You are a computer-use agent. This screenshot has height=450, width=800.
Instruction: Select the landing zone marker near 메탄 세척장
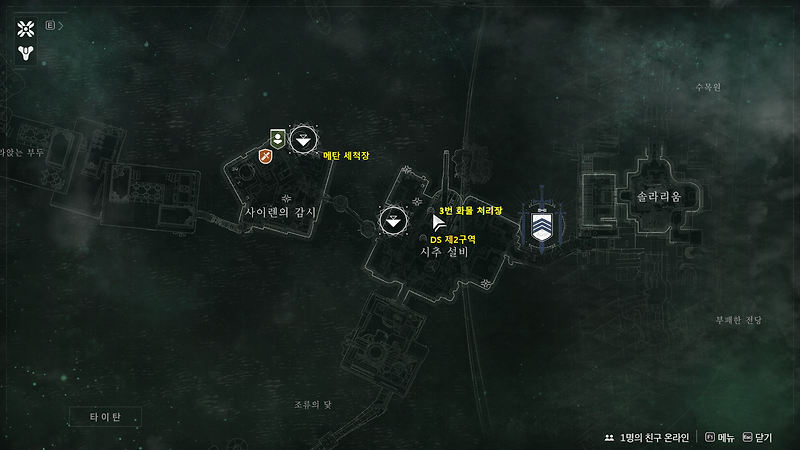point(305,140)
